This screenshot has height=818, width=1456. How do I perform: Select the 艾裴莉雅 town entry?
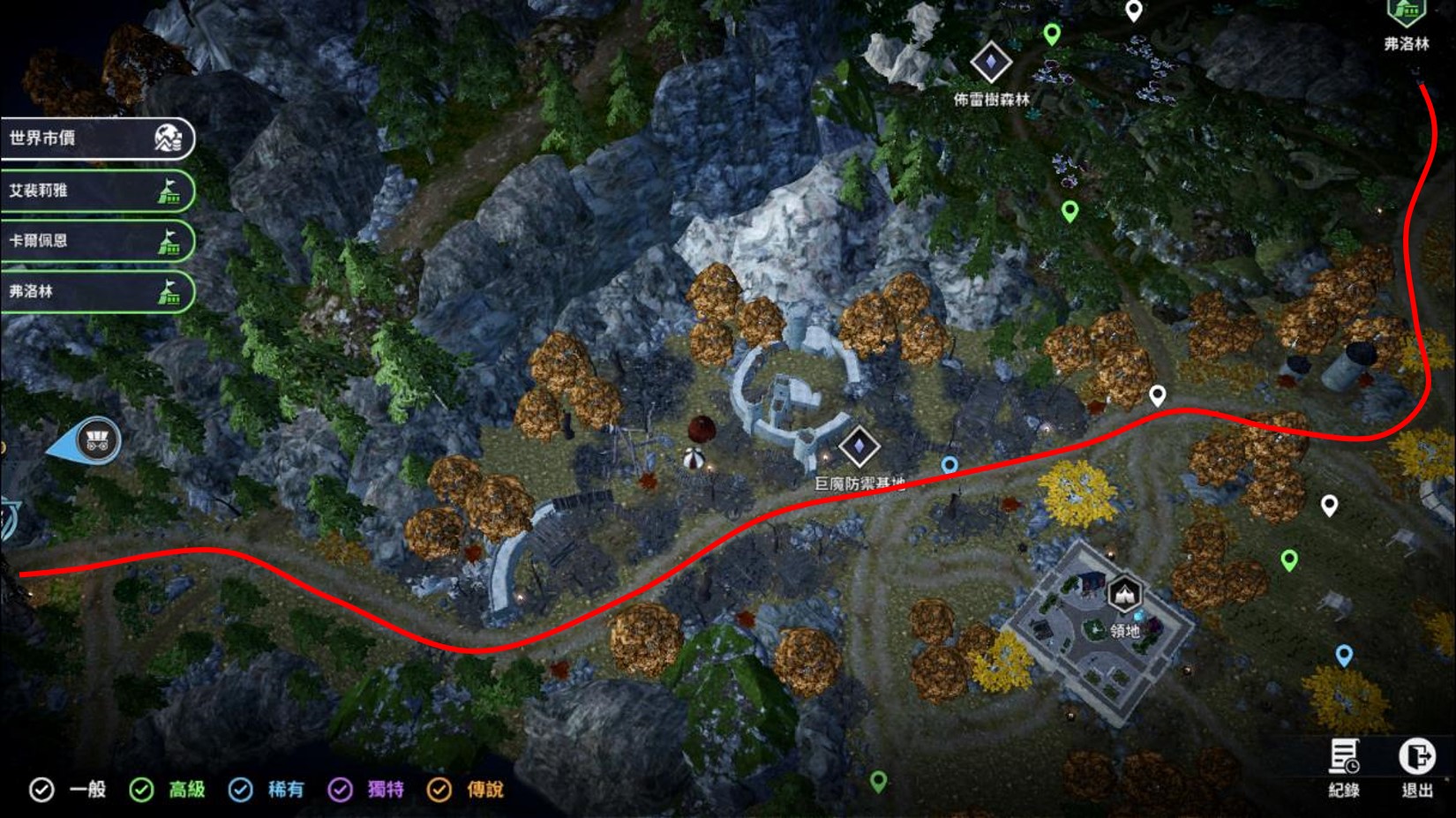pos(95,191)
